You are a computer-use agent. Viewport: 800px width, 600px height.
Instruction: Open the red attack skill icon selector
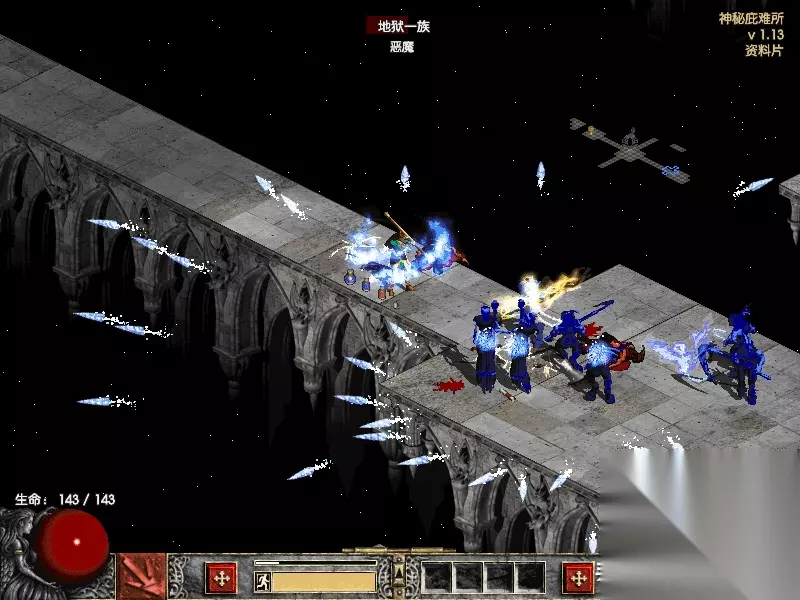coord(142,577)
